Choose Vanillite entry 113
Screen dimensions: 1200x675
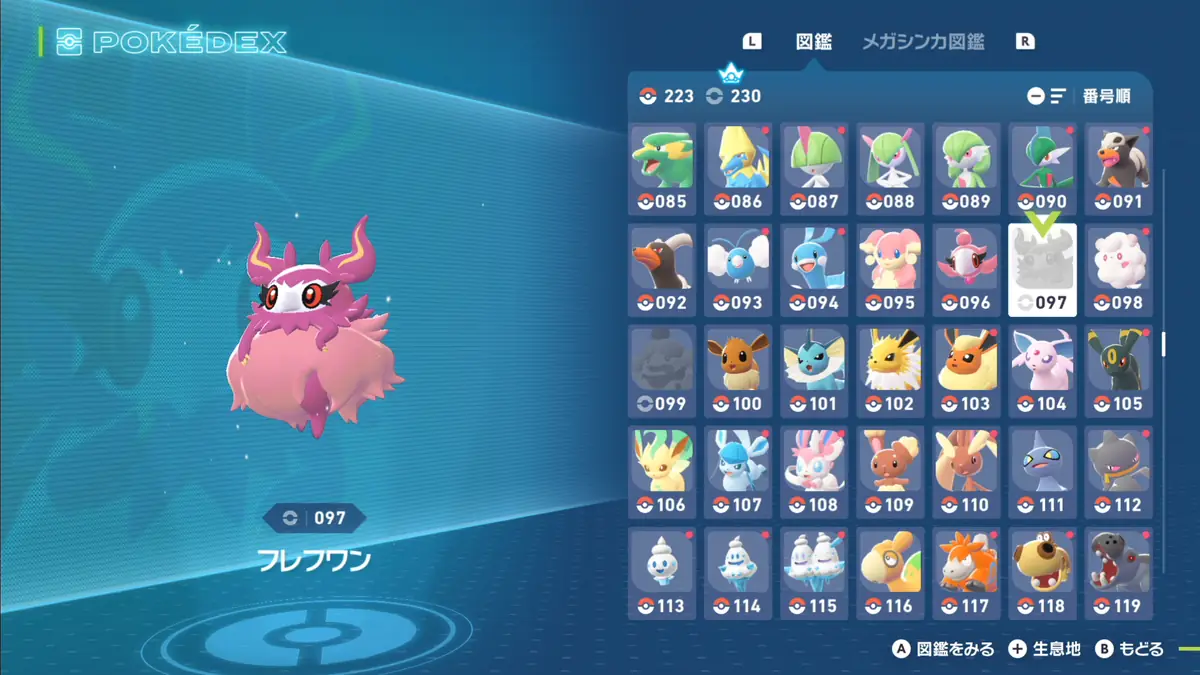(663, 573)
